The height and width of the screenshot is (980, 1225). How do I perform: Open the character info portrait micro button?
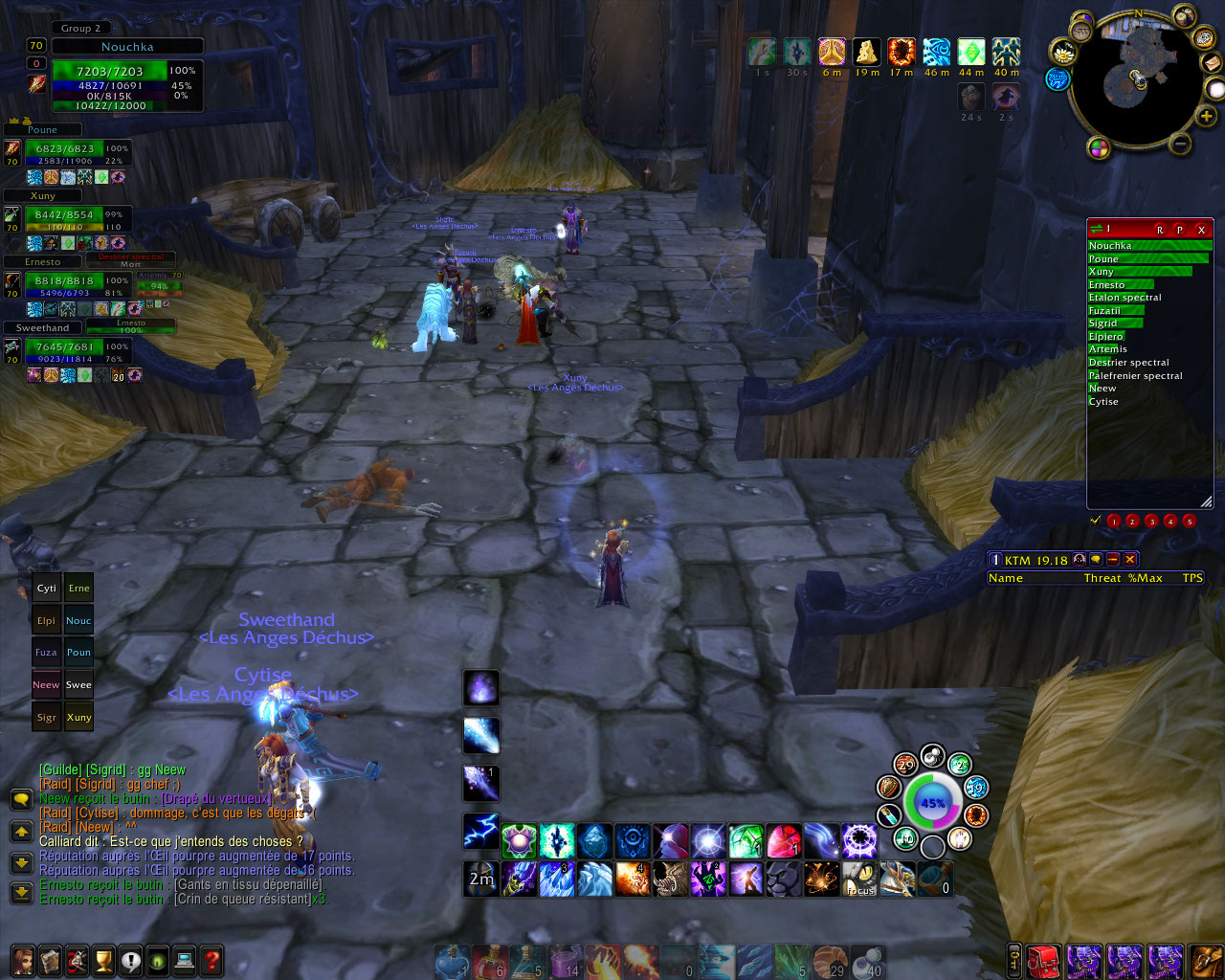[22, 960]
